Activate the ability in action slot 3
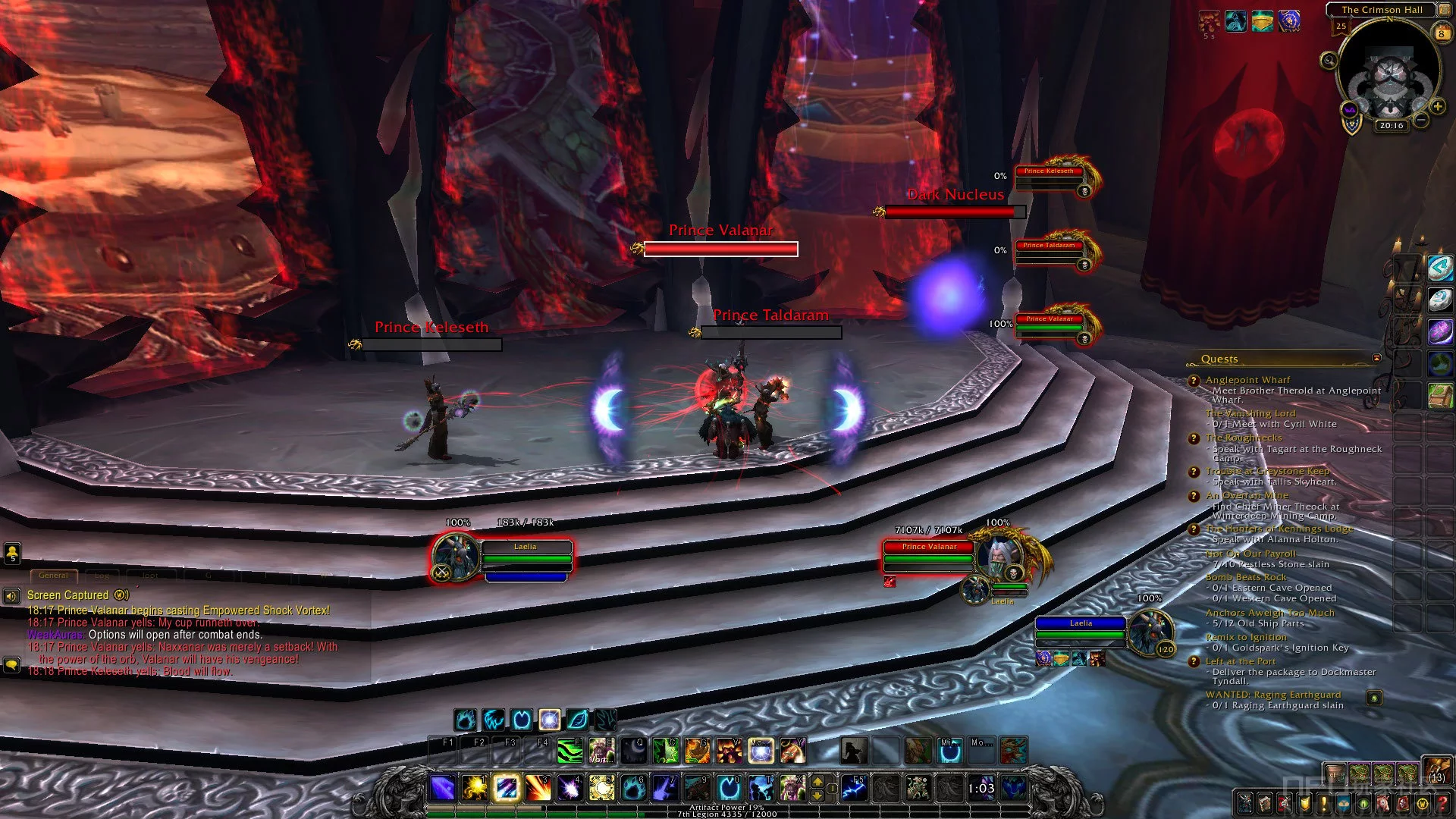 538,789
